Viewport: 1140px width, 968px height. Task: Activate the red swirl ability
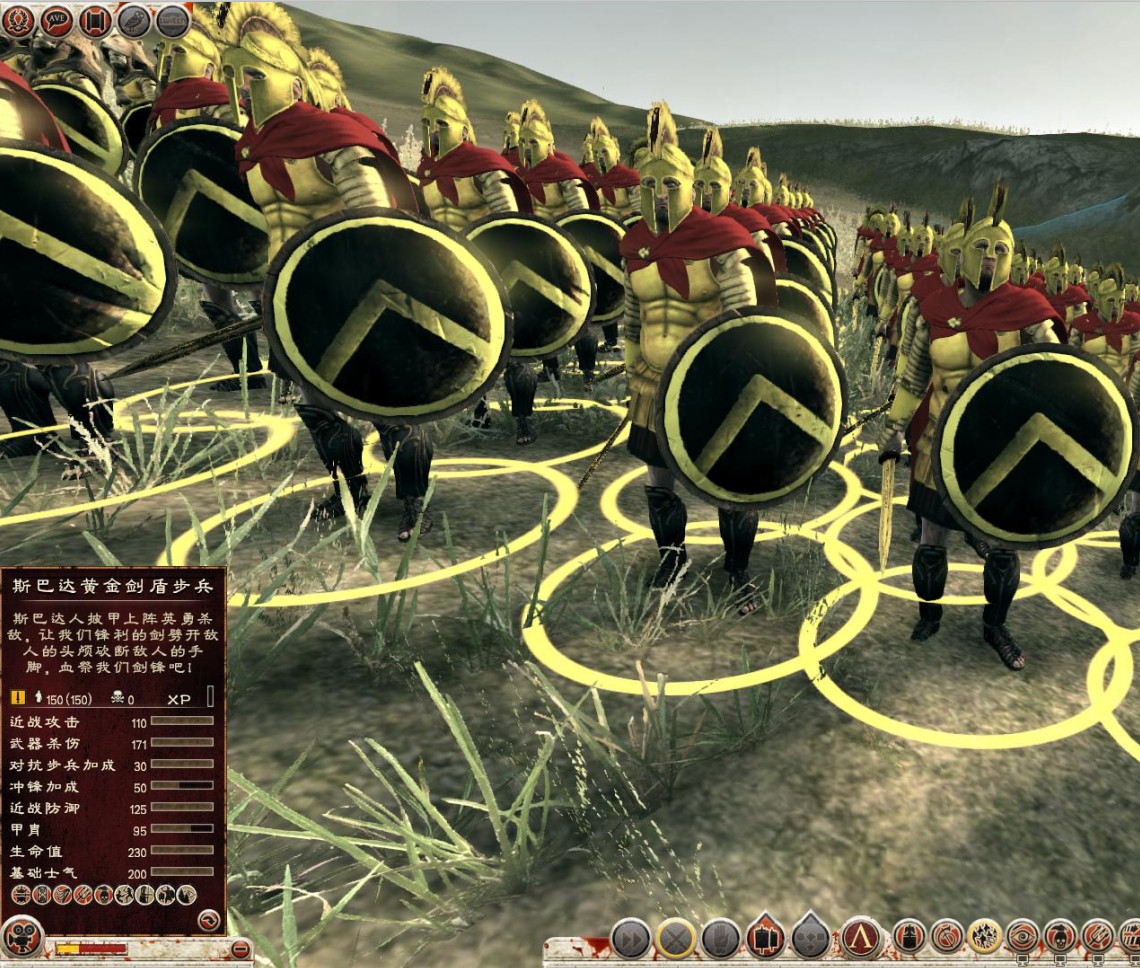(947, 937)
